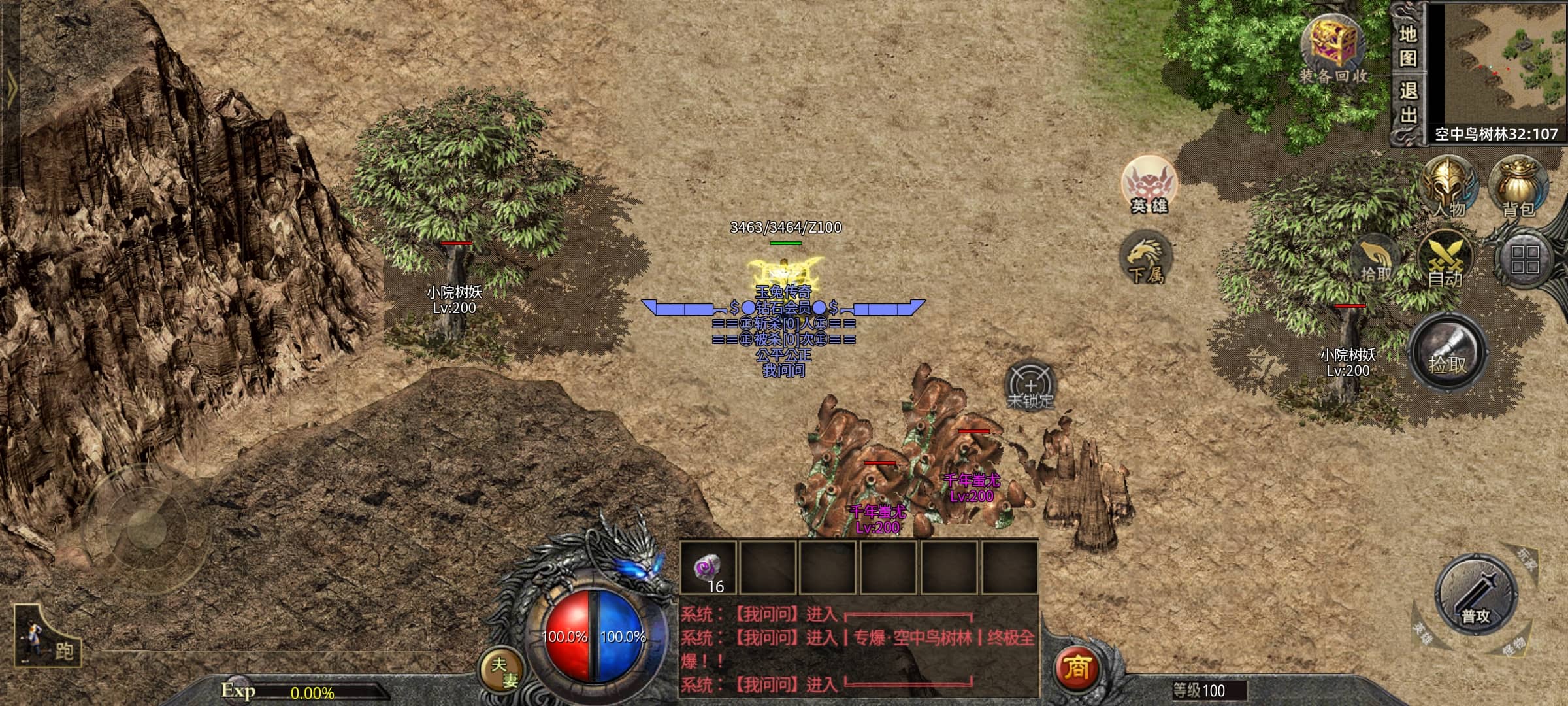This screenshot has height=706, width=1568.
Task: Tap the large round 拾取 pickup button
Action: click(x=1447, y=353)
